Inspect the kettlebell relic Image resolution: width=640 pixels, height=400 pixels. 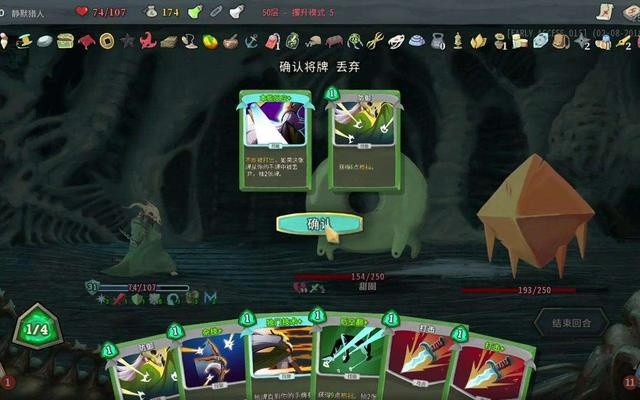(x=437, y=41)
